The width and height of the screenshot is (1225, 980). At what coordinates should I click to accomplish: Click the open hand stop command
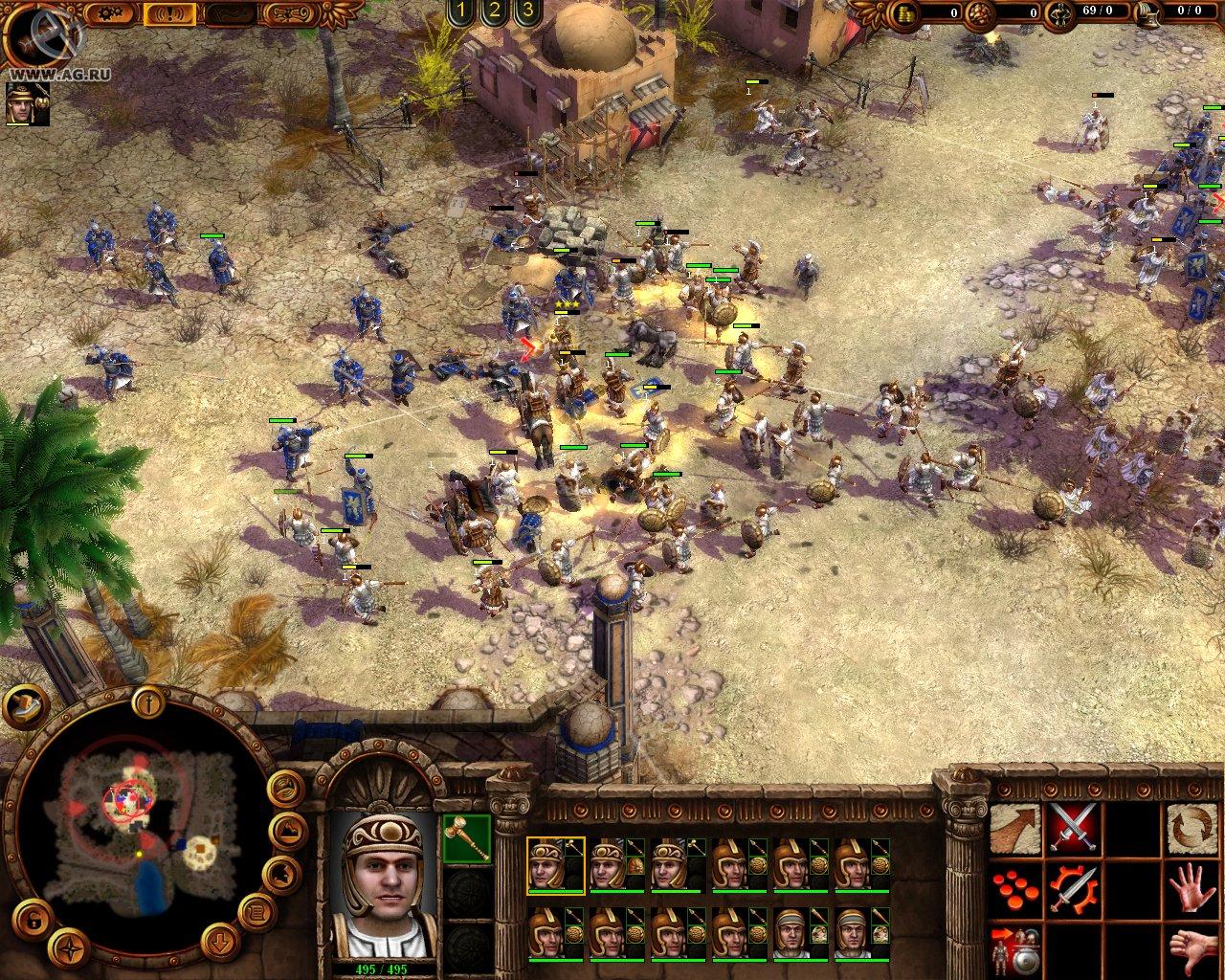click(1193, 890)
